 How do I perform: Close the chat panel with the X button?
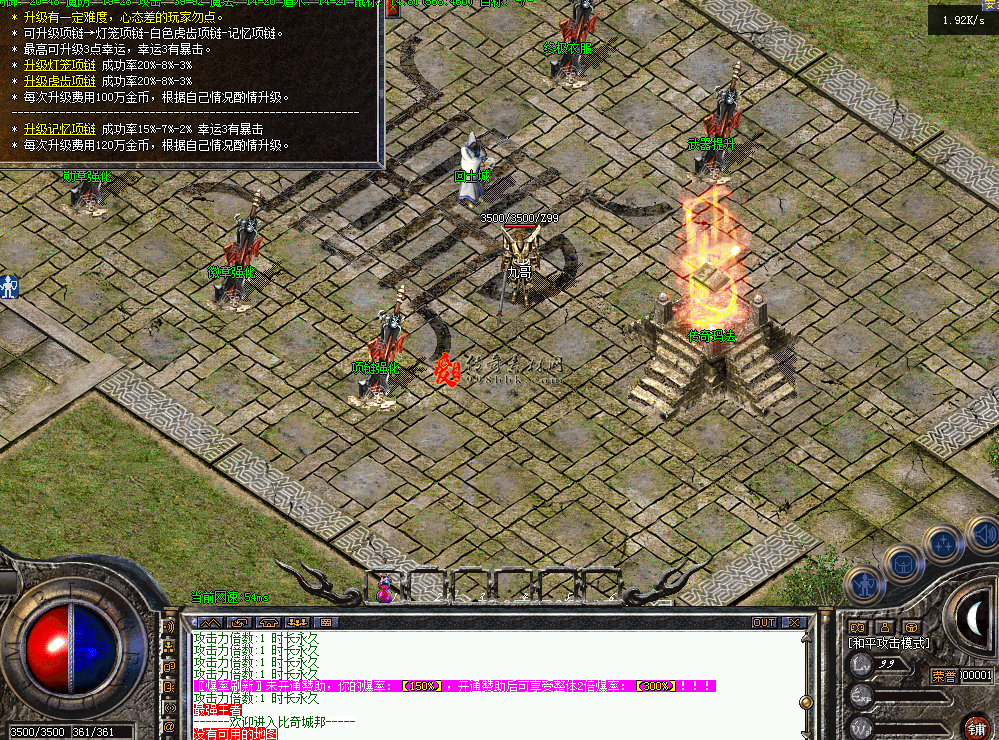[x=794, y=622]
